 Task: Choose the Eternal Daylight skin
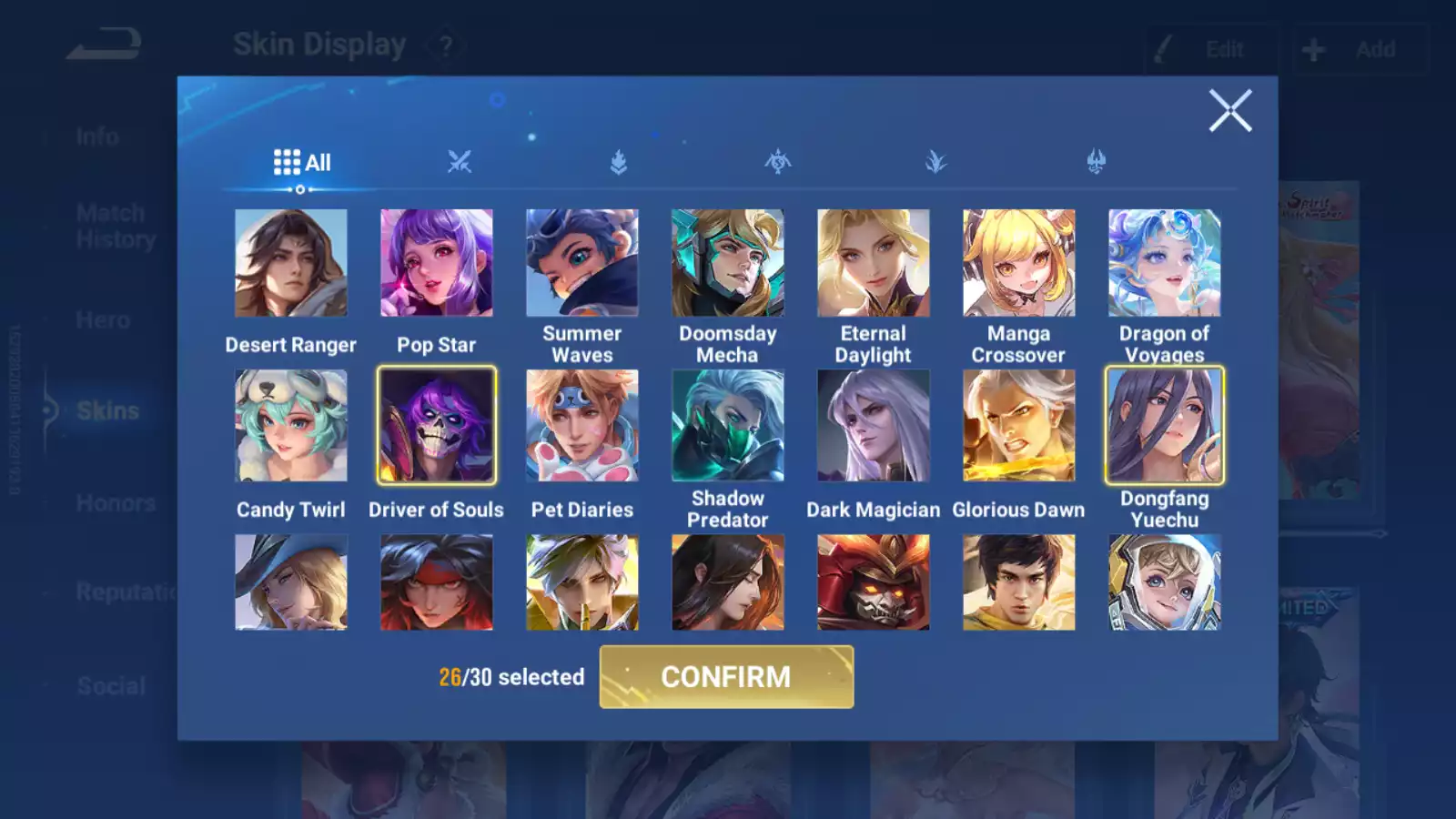pos(874,263)
